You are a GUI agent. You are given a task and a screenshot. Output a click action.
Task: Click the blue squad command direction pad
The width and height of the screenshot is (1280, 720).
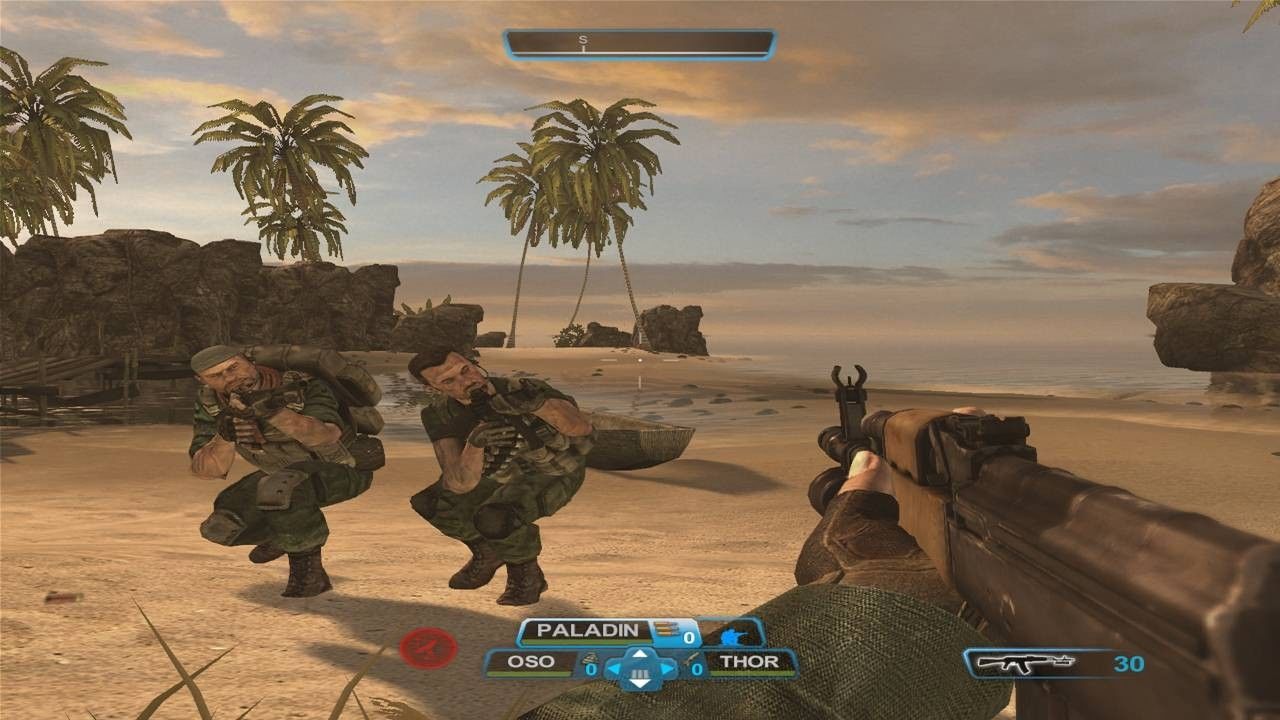tap(642, 668)
